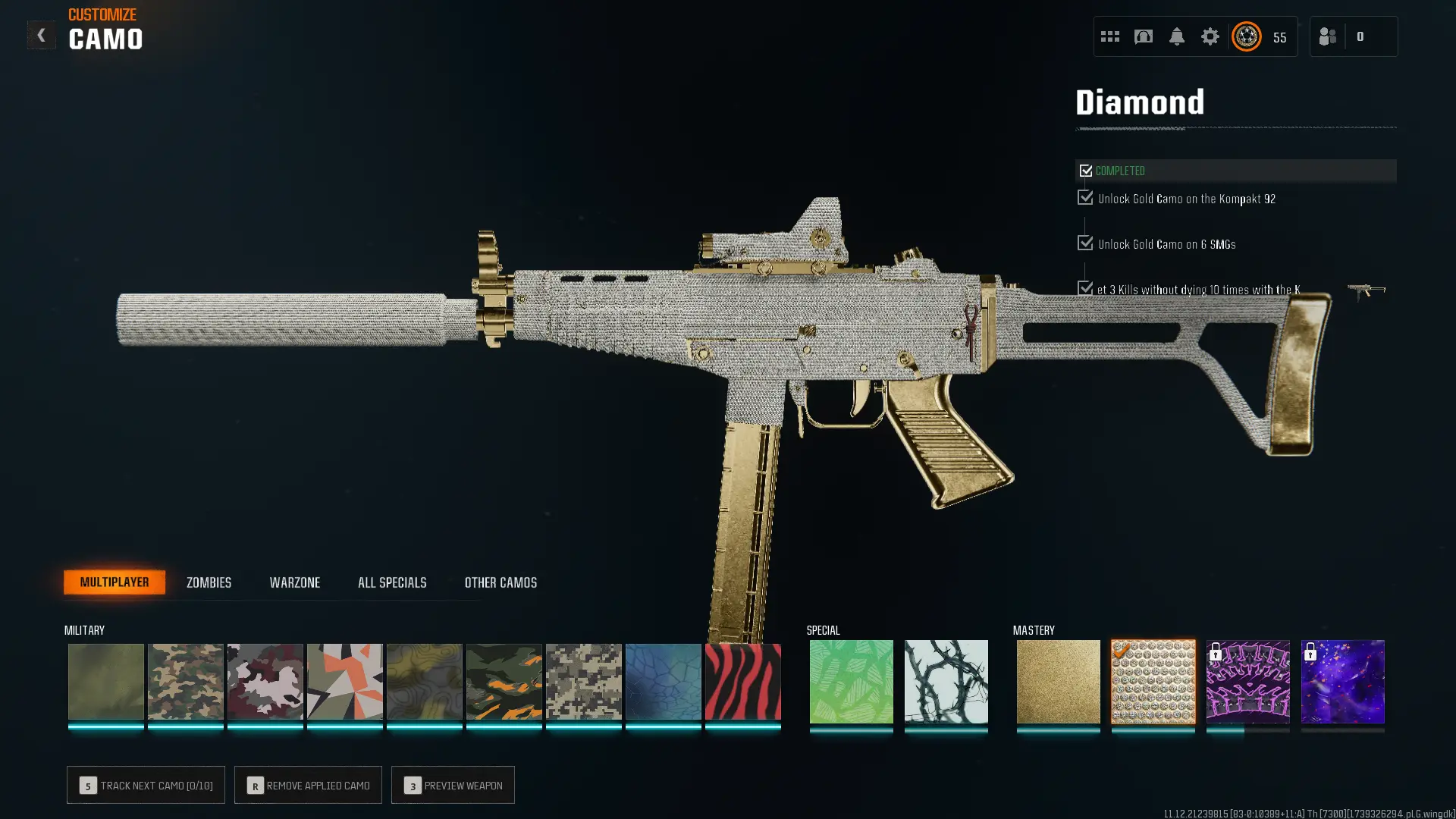Image resolution: width=1456 pixels, height=819 pixels.
Task: Select the red tiger stripe camo thumbnail
Action: tap(742, 681)
